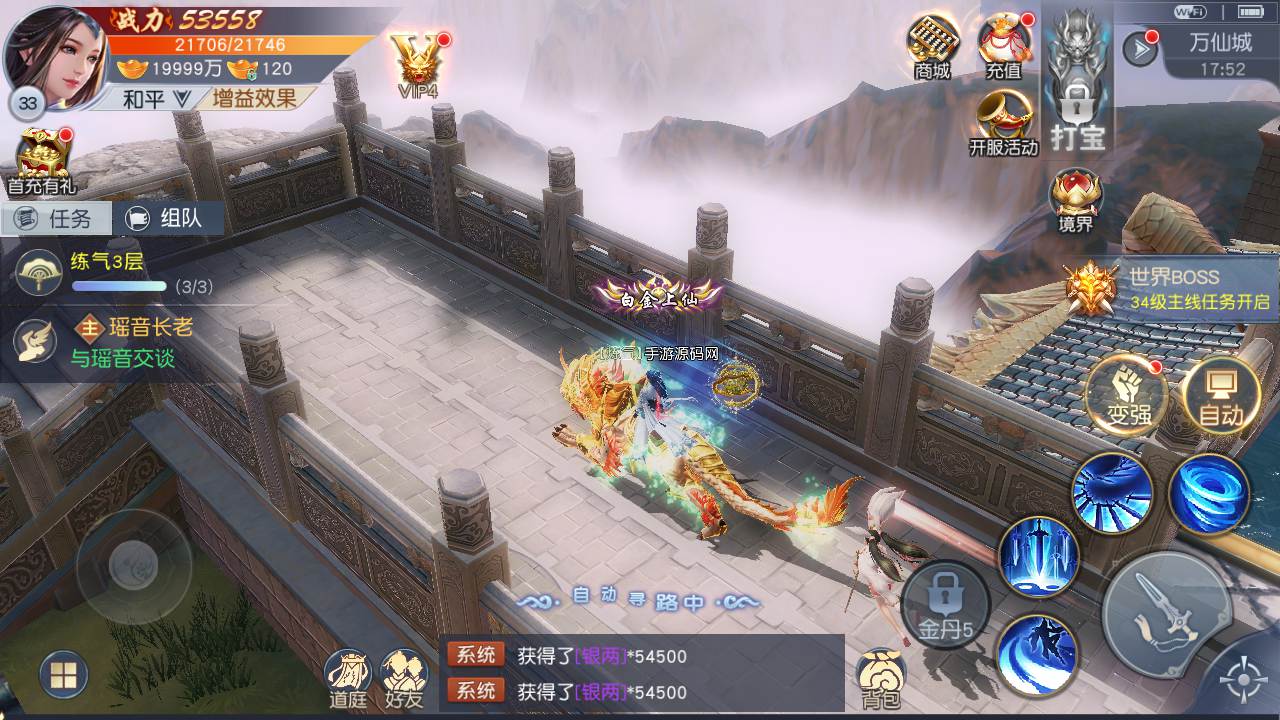Open 开服活动 server events
This screenshot has width=1280, height=720.
coord(1004,122)
